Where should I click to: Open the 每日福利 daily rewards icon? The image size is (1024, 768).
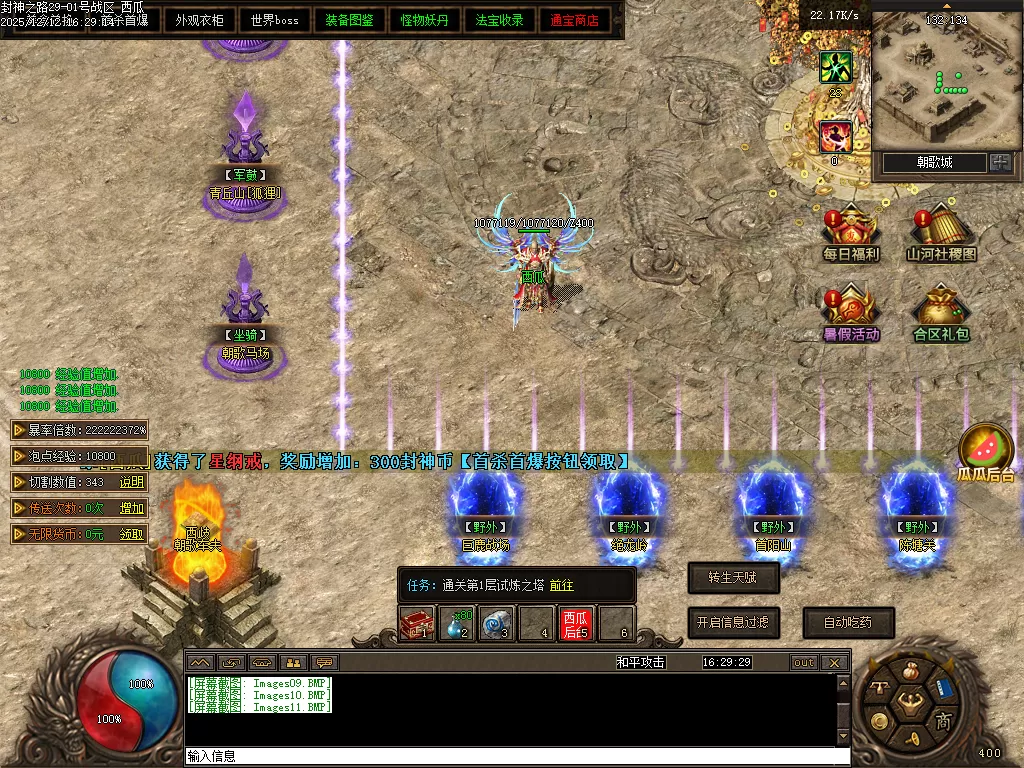tap(850, 234)
